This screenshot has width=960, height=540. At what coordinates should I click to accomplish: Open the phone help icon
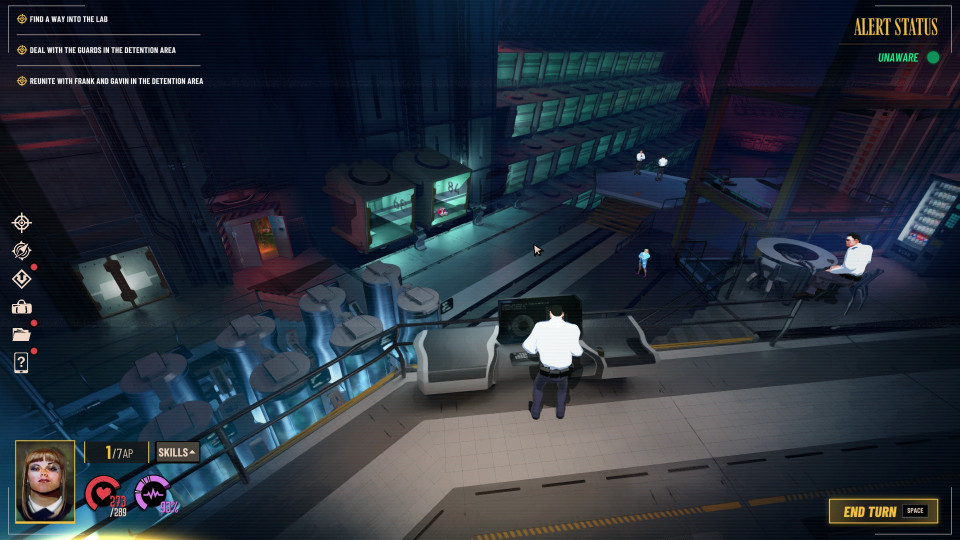(21, 362)
